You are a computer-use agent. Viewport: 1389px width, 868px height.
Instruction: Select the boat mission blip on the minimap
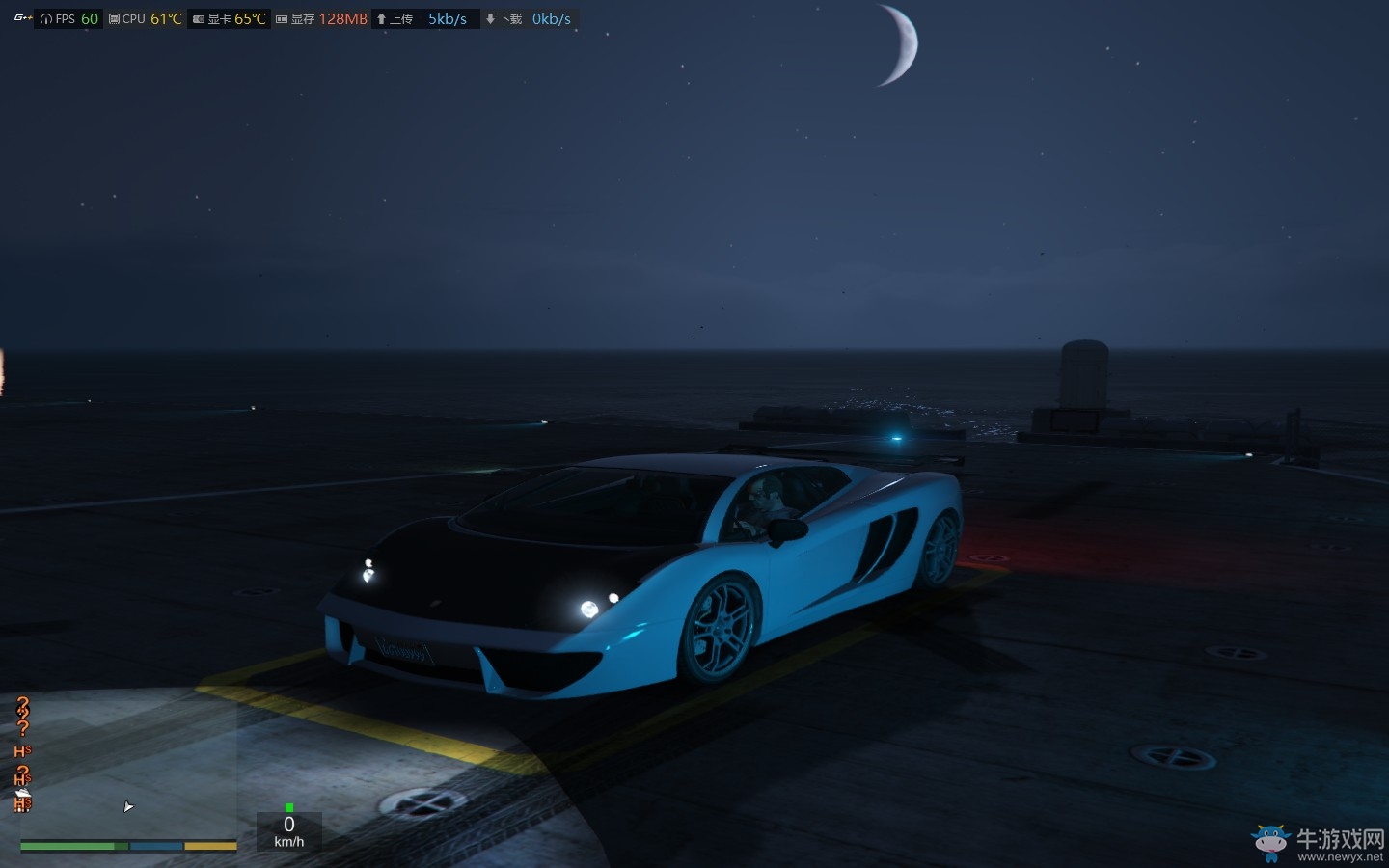(23, 792)
